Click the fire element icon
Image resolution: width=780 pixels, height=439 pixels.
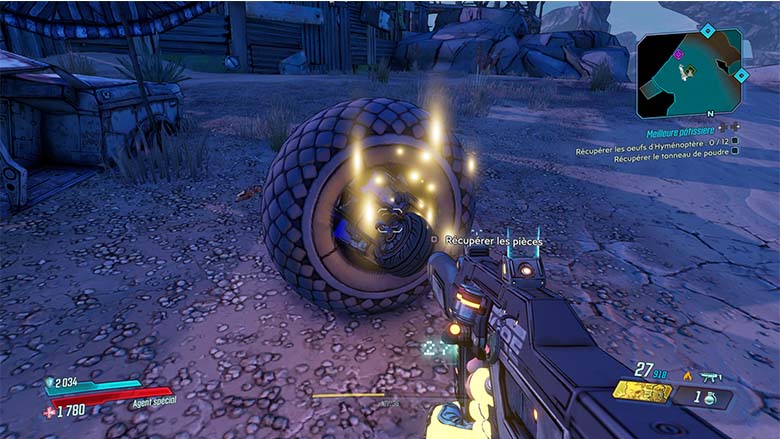687,376
